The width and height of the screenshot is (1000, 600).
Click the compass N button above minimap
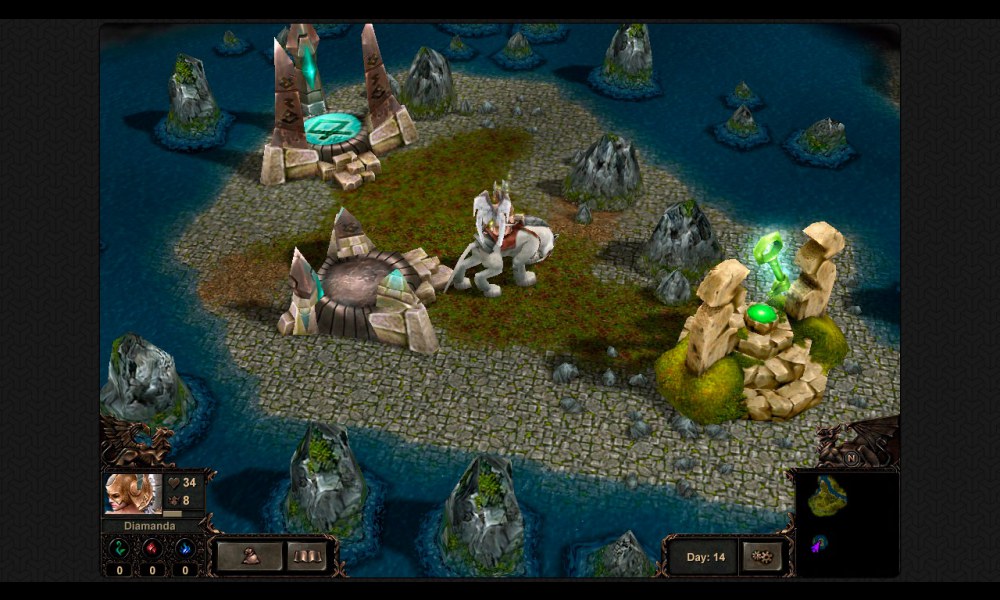[x=851, y=458]
